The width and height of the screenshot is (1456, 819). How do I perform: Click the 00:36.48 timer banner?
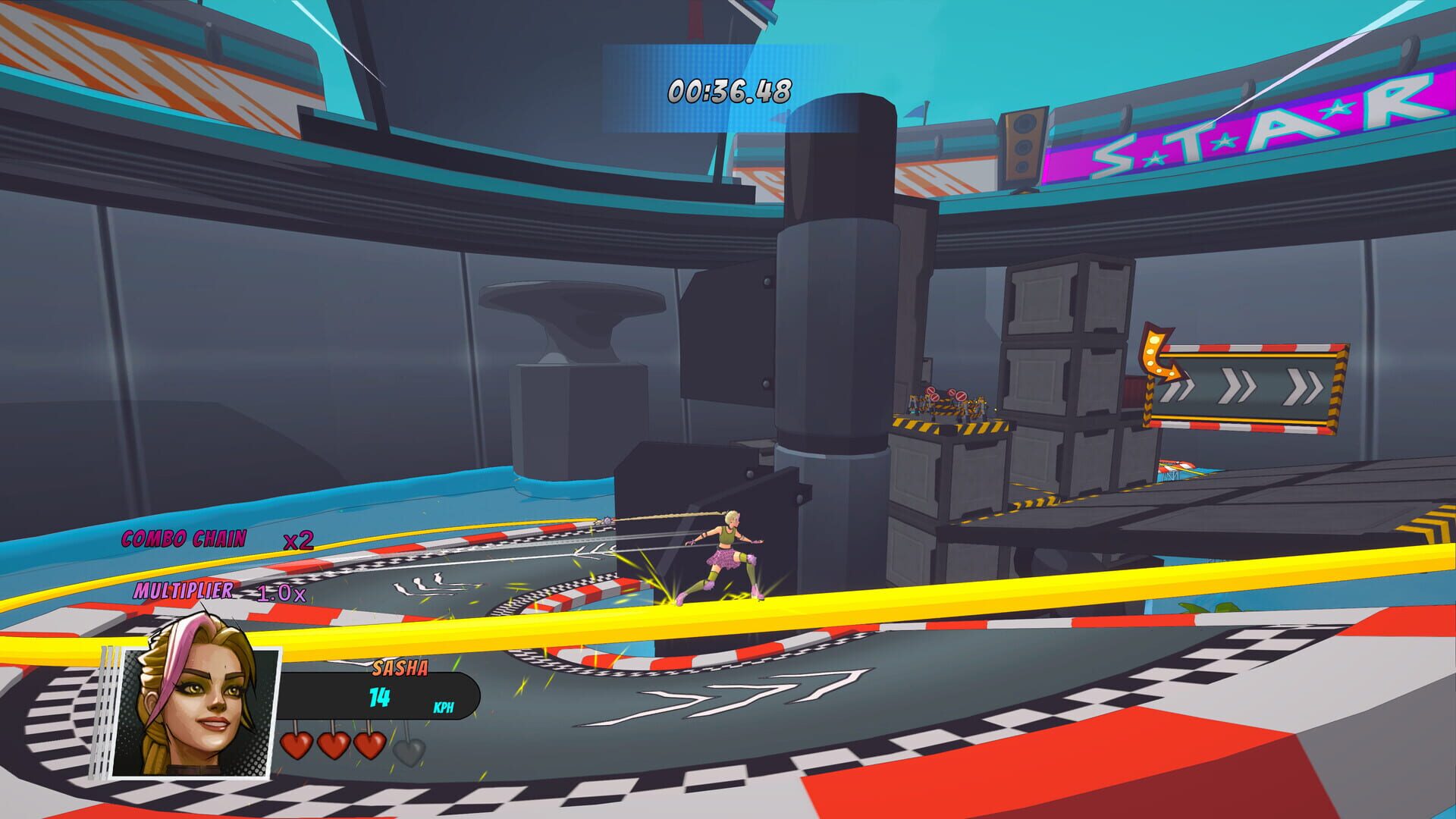728,91
